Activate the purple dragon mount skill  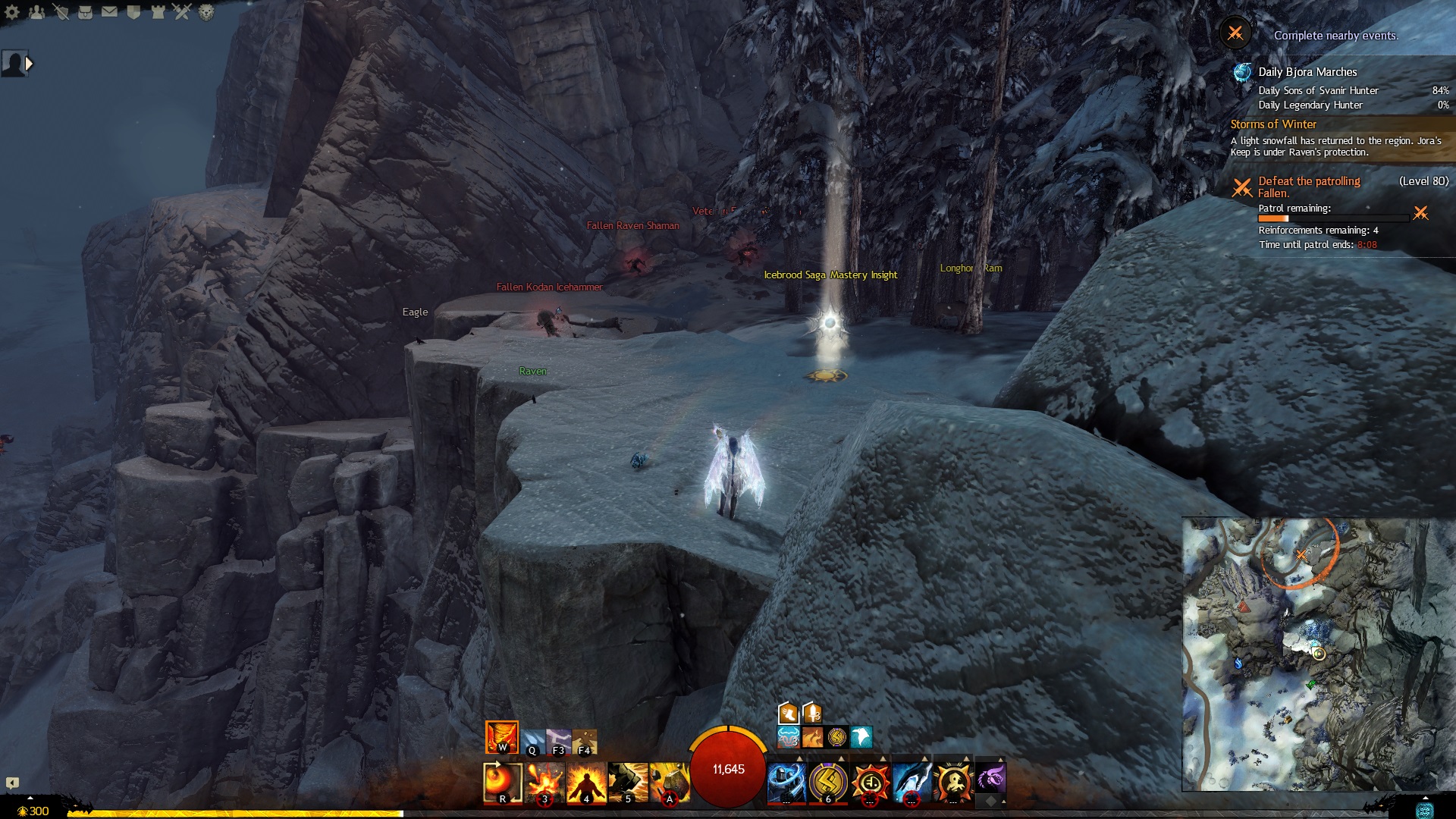point(990,779)
